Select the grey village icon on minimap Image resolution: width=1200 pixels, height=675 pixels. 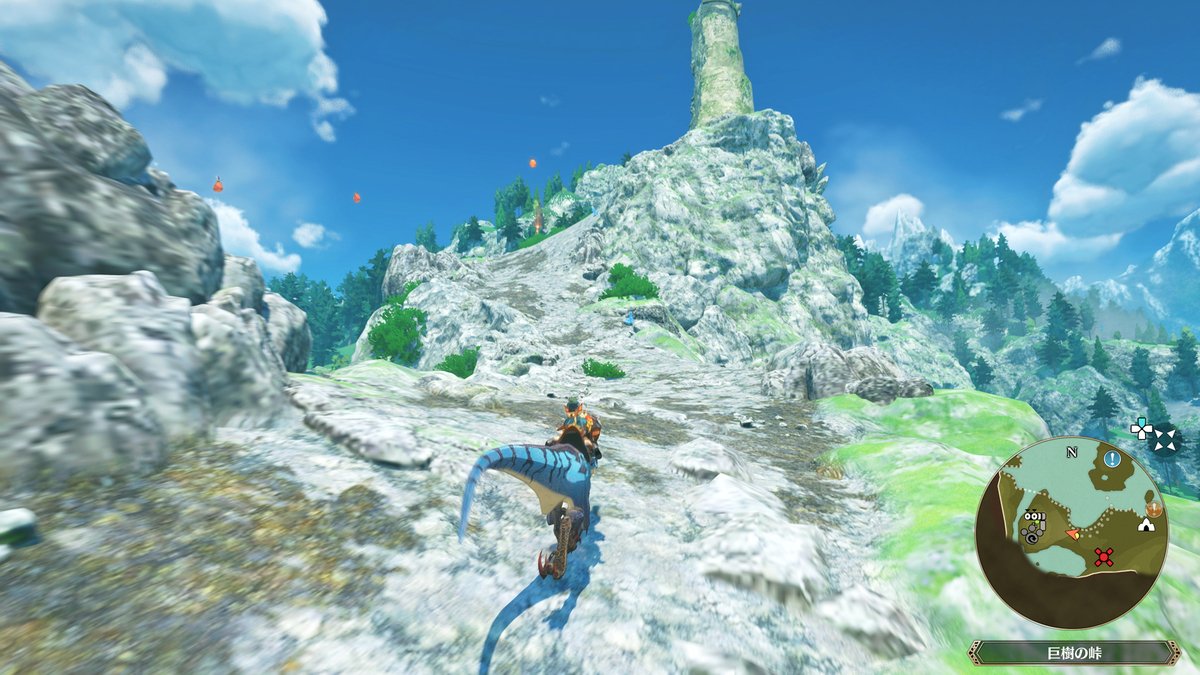pos(1033,525)
